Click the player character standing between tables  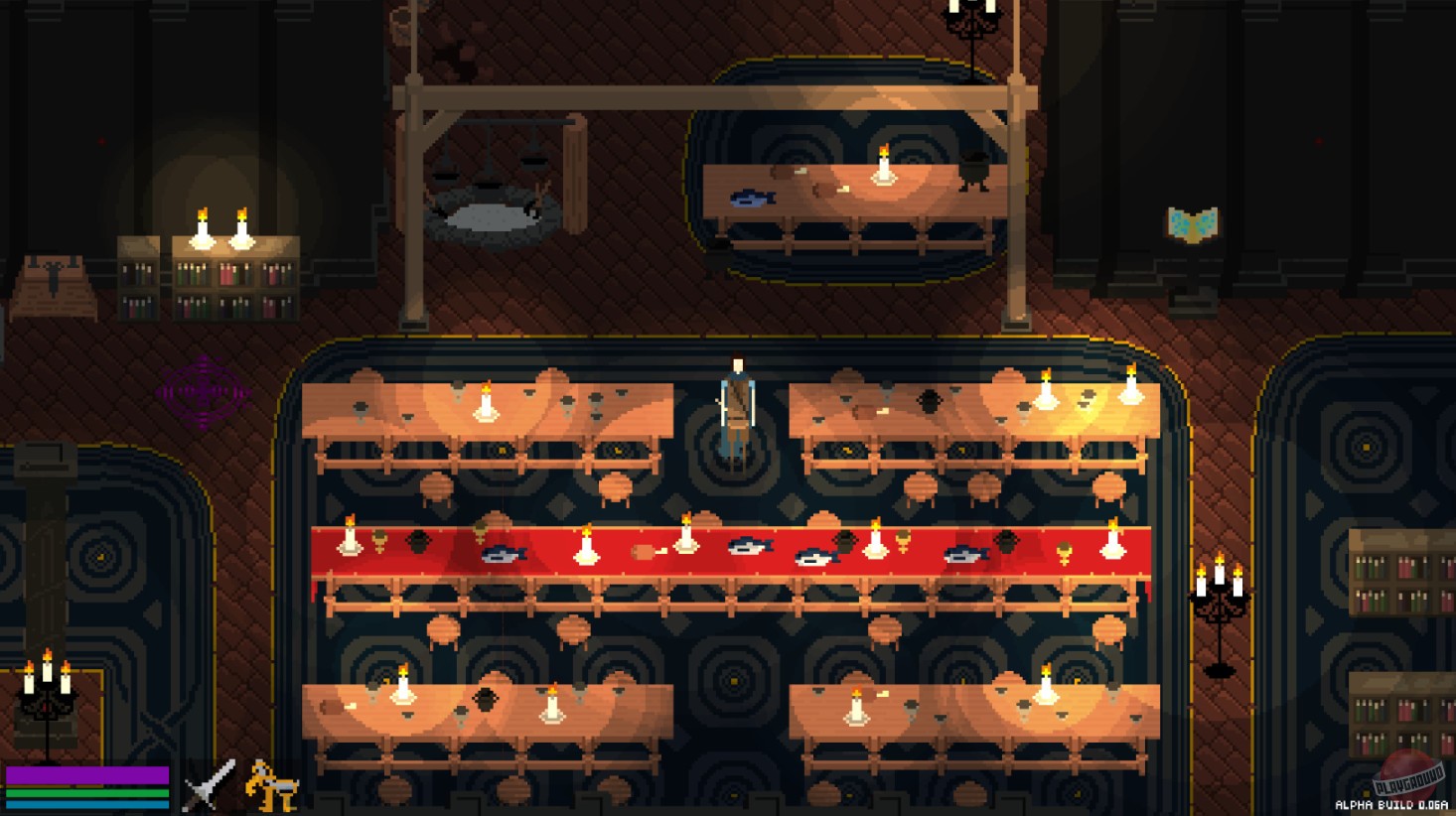tap(737, 407)
